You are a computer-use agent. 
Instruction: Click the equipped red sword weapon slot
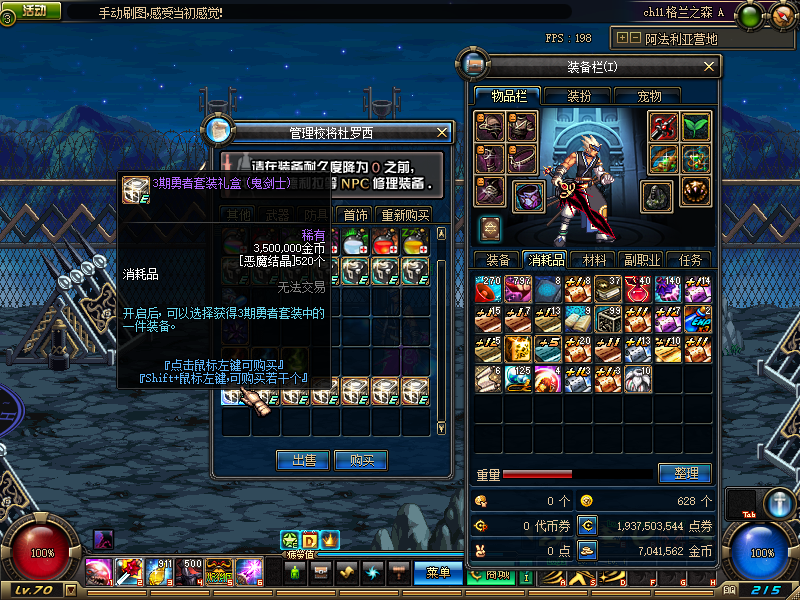(x=663, y=125)
